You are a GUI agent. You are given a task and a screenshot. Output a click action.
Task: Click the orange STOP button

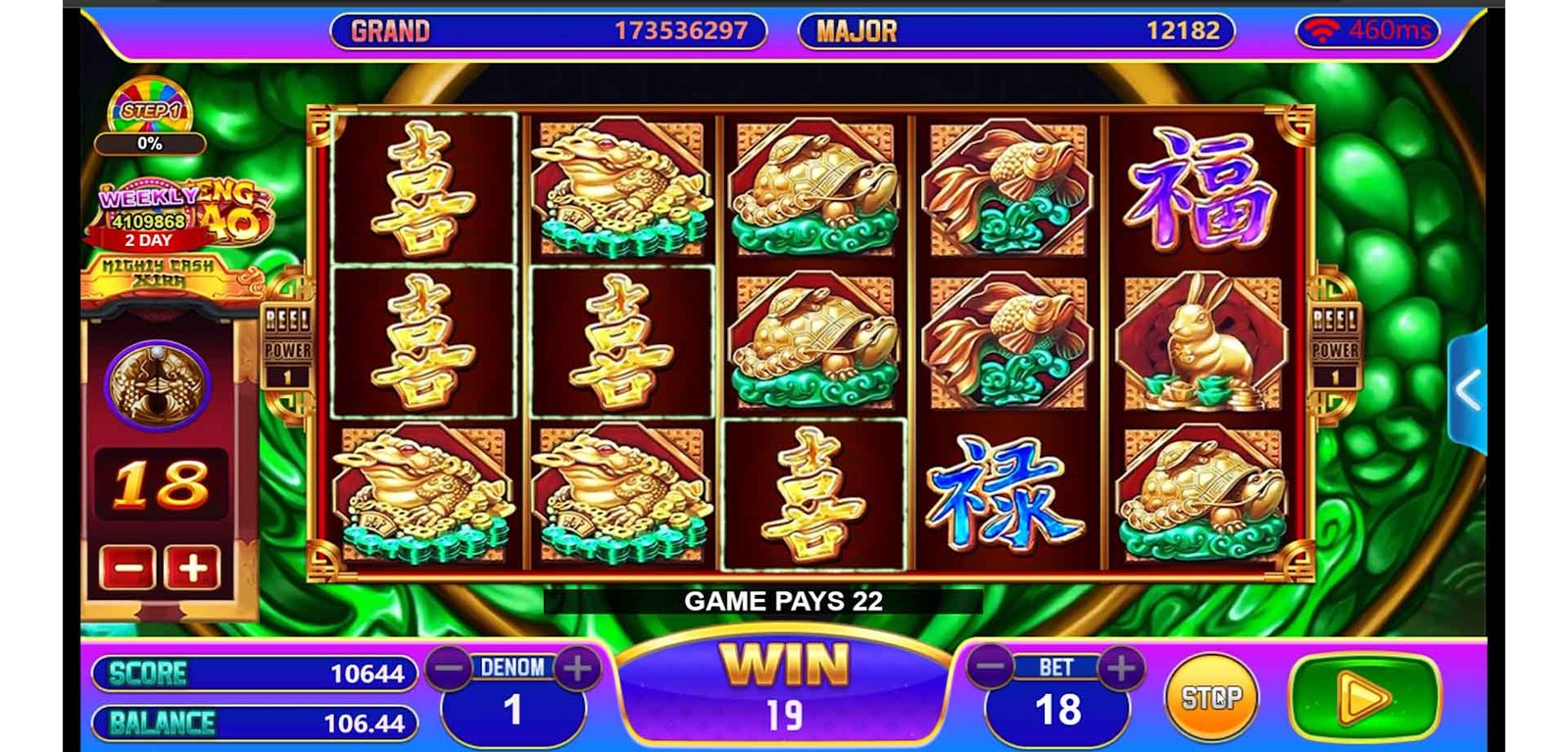point(1210,697)
